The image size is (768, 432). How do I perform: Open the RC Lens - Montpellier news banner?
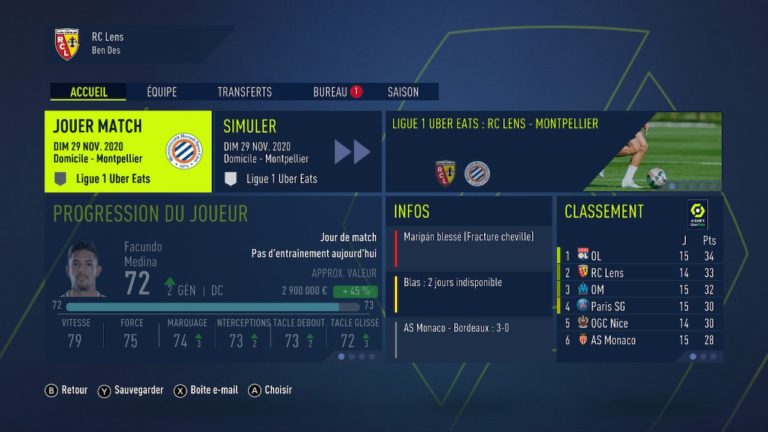pyautogui.click(x=553, y=151)
